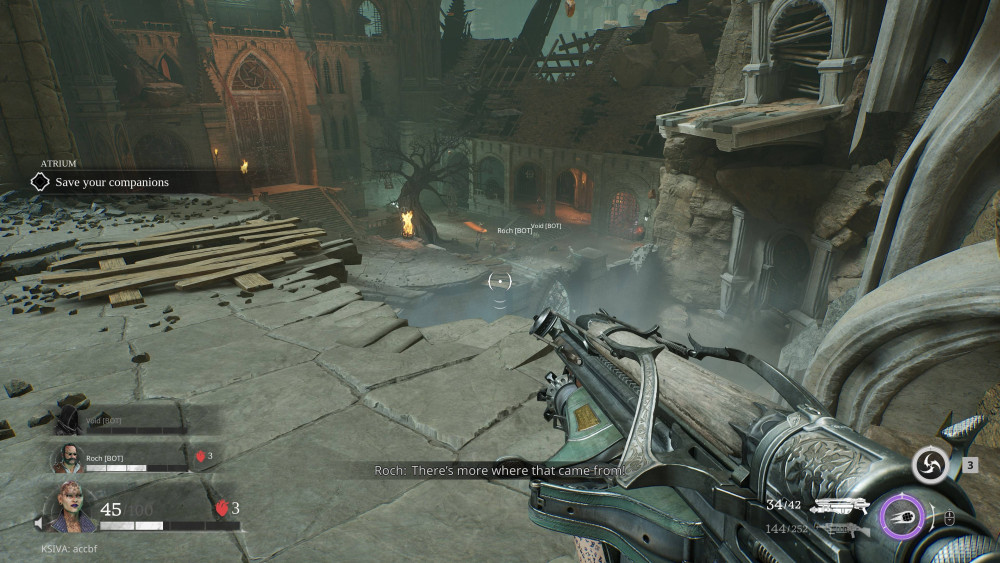The width and height of the screenshot is (1000, 563).
Task: Switch to the secondary weapon with 144 rounds
Action: (x=838, y=530)
